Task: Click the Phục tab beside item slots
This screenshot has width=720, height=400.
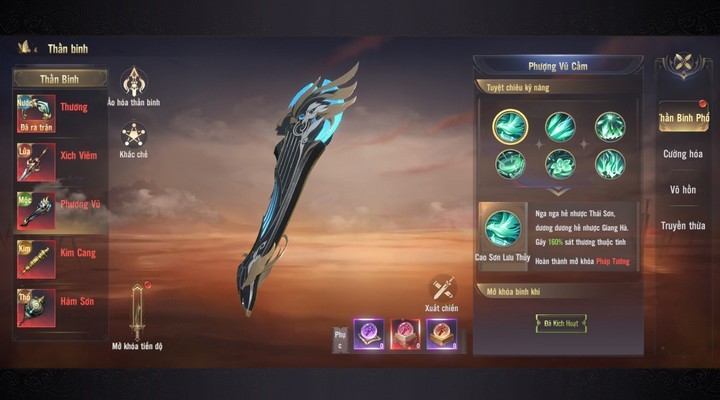Action: 339,335
